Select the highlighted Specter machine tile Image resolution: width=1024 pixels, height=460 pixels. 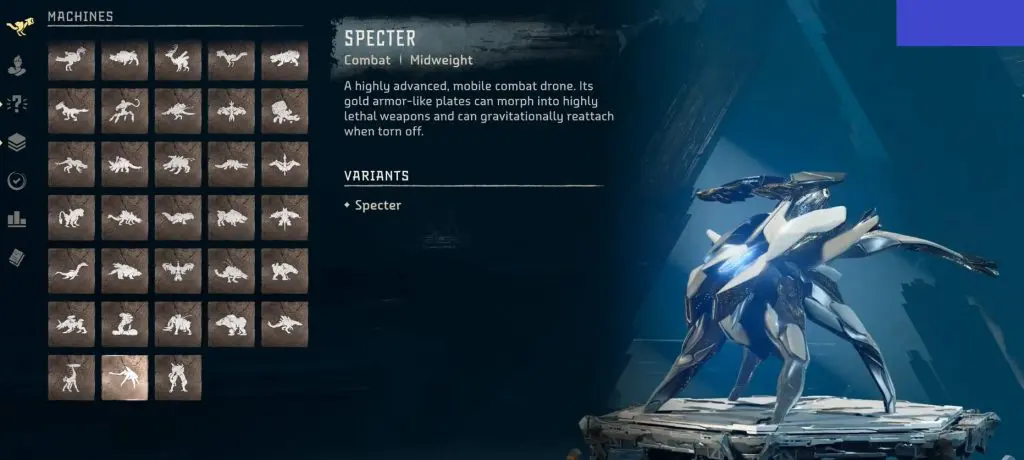tap(125, 377)
